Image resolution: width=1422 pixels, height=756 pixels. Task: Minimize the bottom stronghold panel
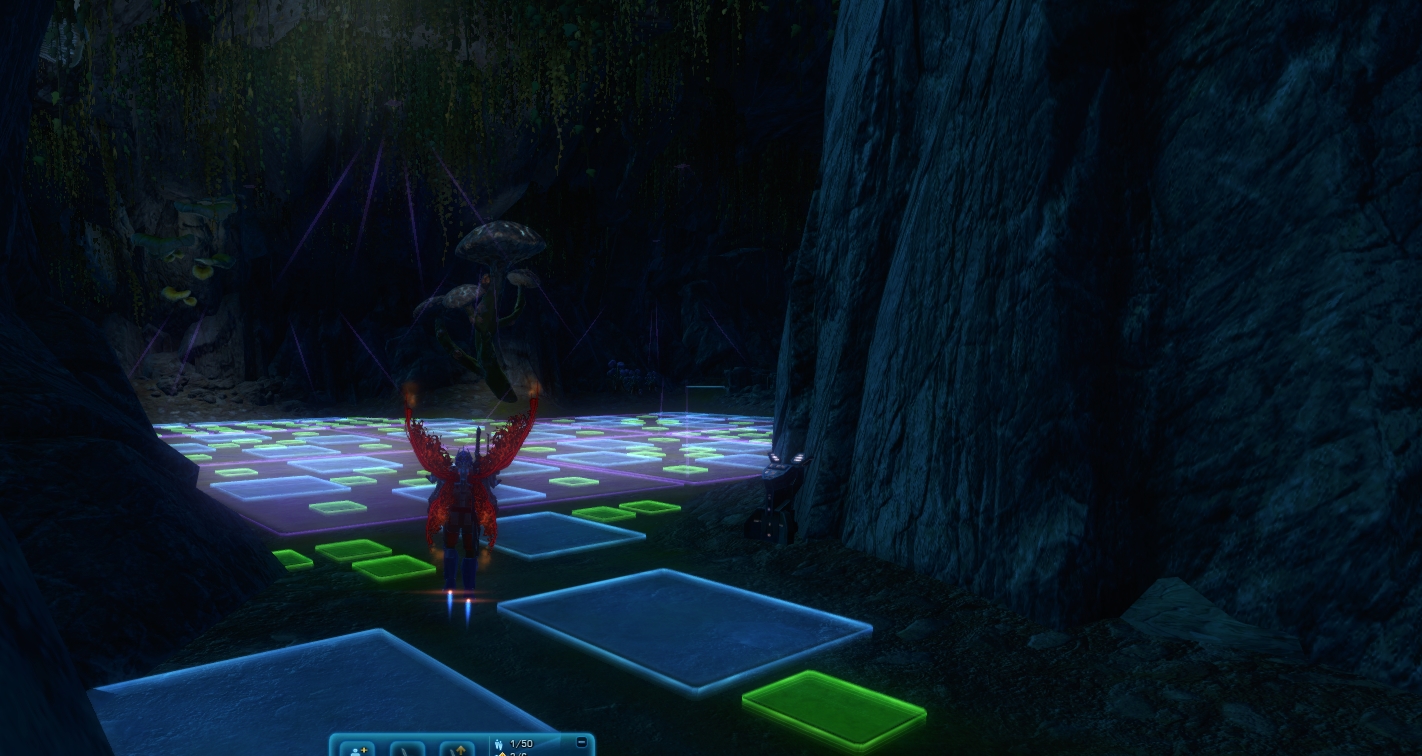point(582,742)
